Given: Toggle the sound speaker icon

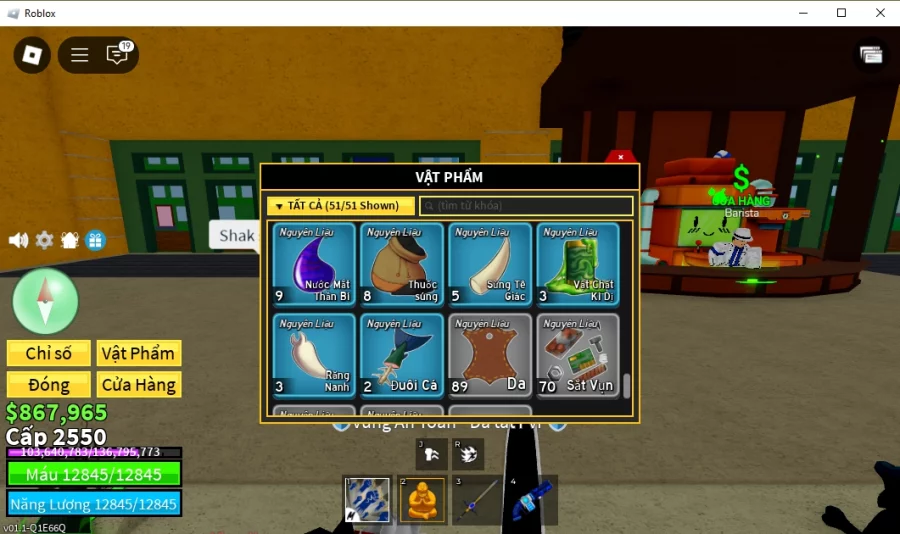Looking at the screenshot, I should click(x=18, y=240).
